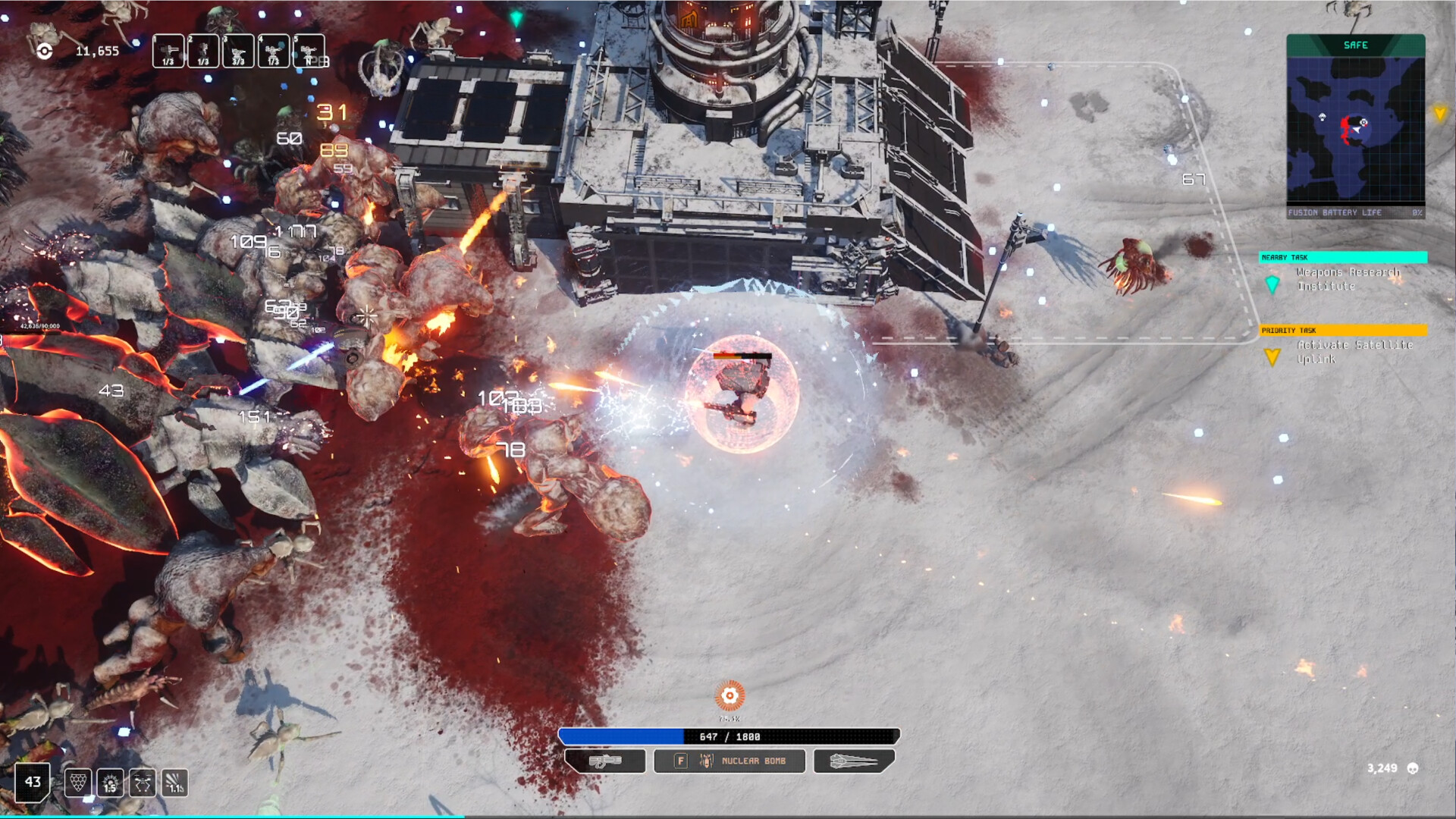This screenshot has height=819, width=1456.
Task: Click the level 43 badge
Action: pyautogui.click(x=33, y=782)
